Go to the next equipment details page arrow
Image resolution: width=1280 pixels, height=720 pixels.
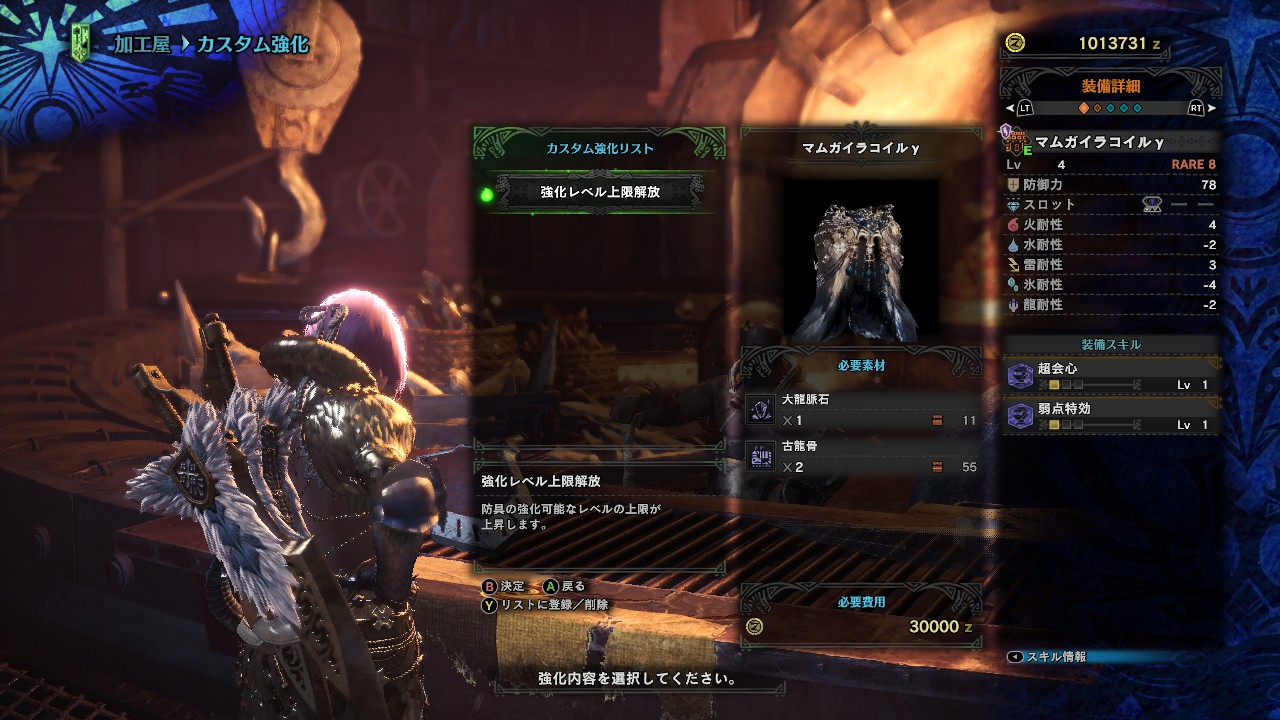pos(1212,108)
